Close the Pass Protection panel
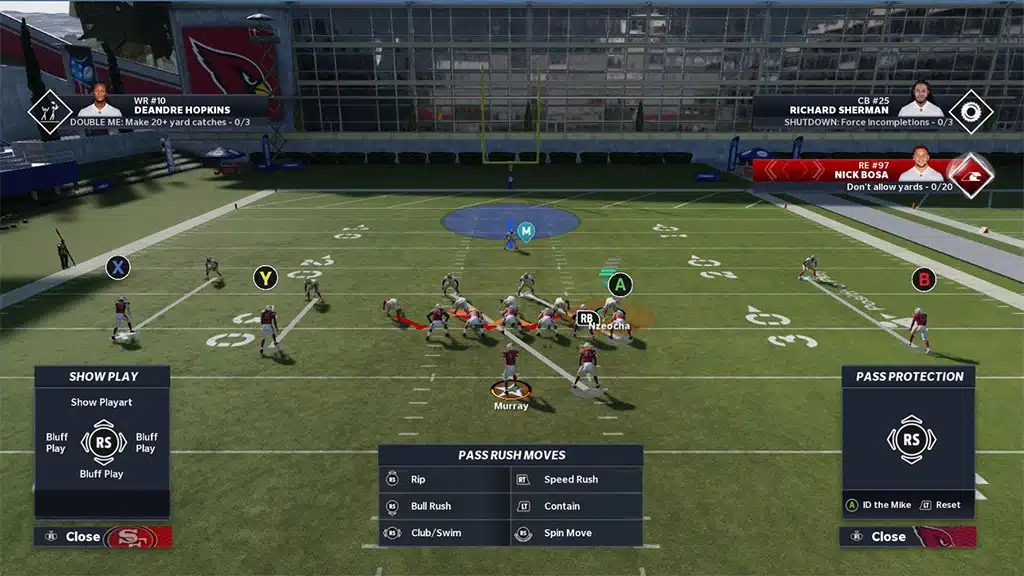Screen dimensions: 1024x576 click(x=888, y=537)
